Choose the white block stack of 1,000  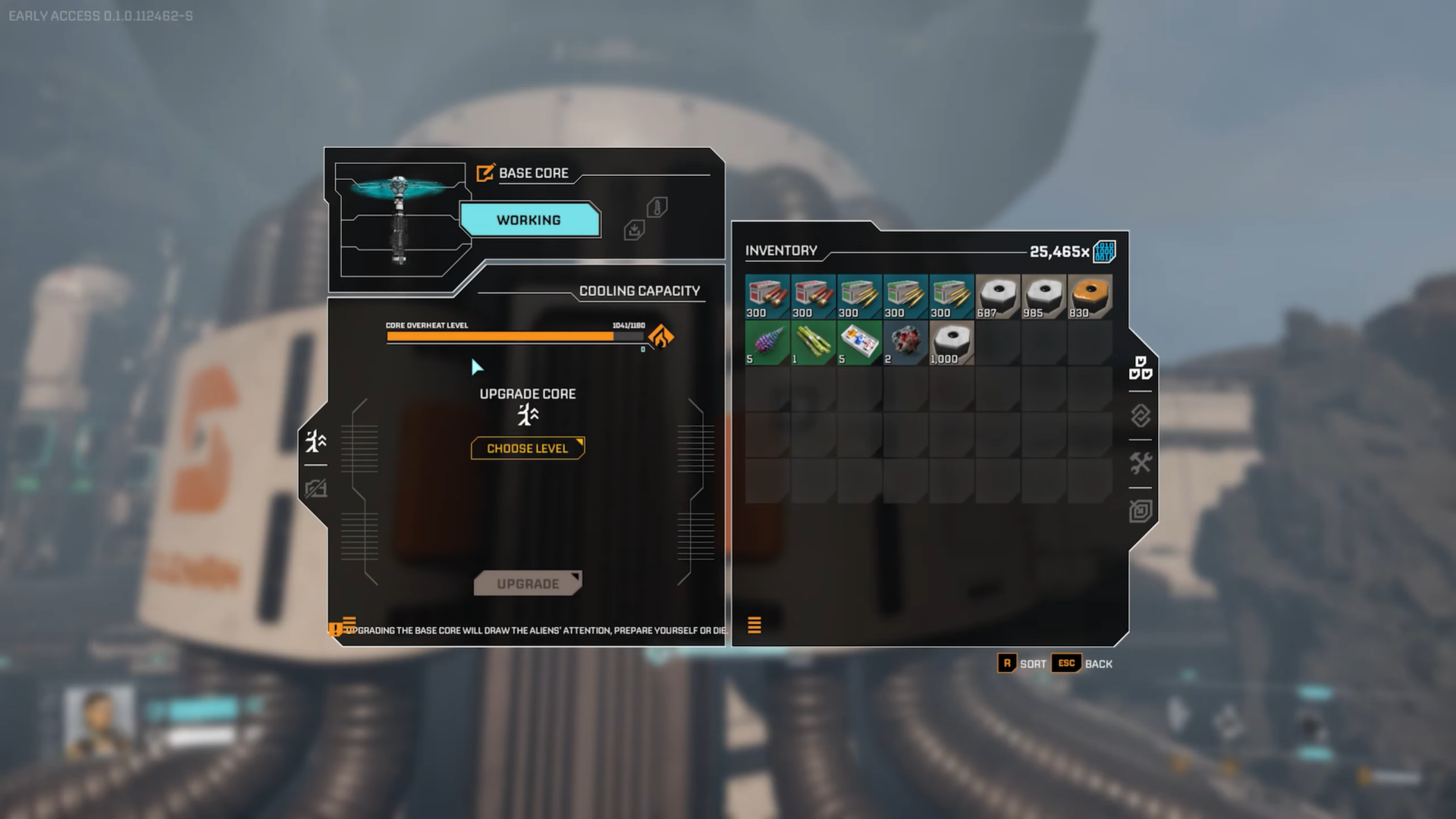(x=952, y=342)
